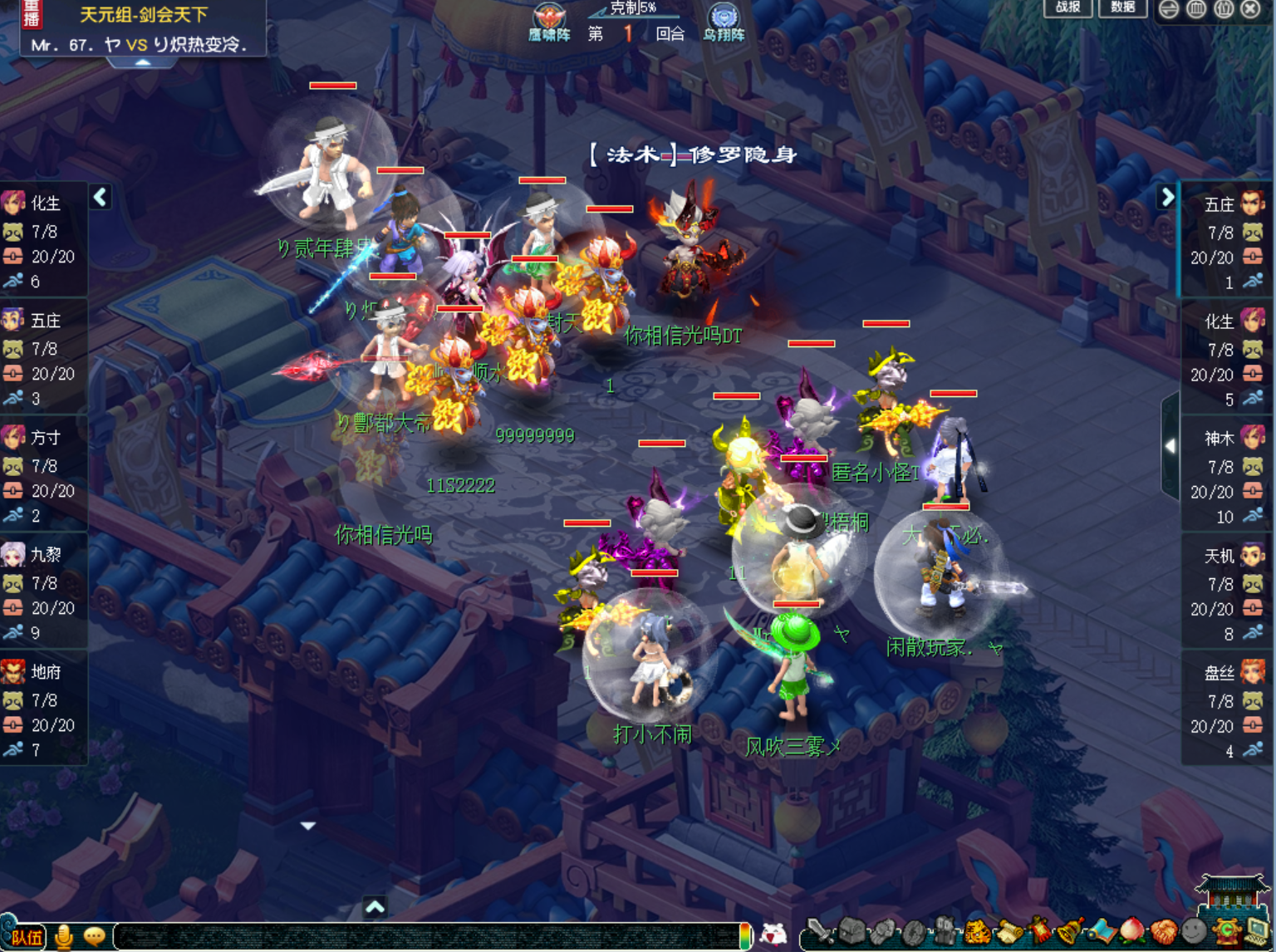The image size is (1276, 952).
Task: Toggle the 血 health display button
Action: pyautogui.click(x=1196, y=9)
